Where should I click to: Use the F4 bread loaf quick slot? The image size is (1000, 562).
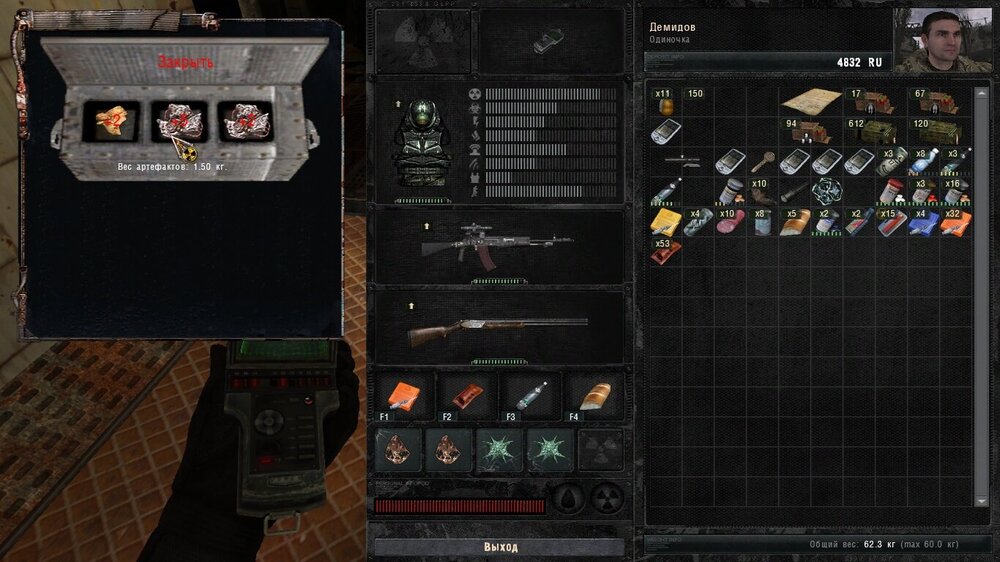pos(595,394)
